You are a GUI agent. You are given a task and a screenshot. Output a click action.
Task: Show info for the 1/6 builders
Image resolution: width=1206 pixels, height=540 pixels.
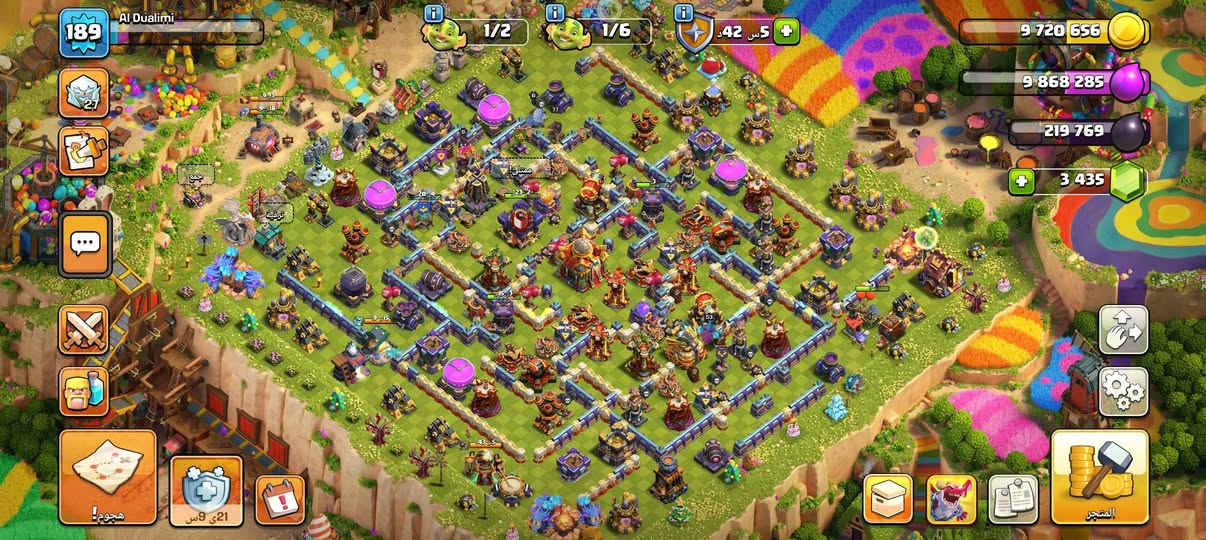553,13
